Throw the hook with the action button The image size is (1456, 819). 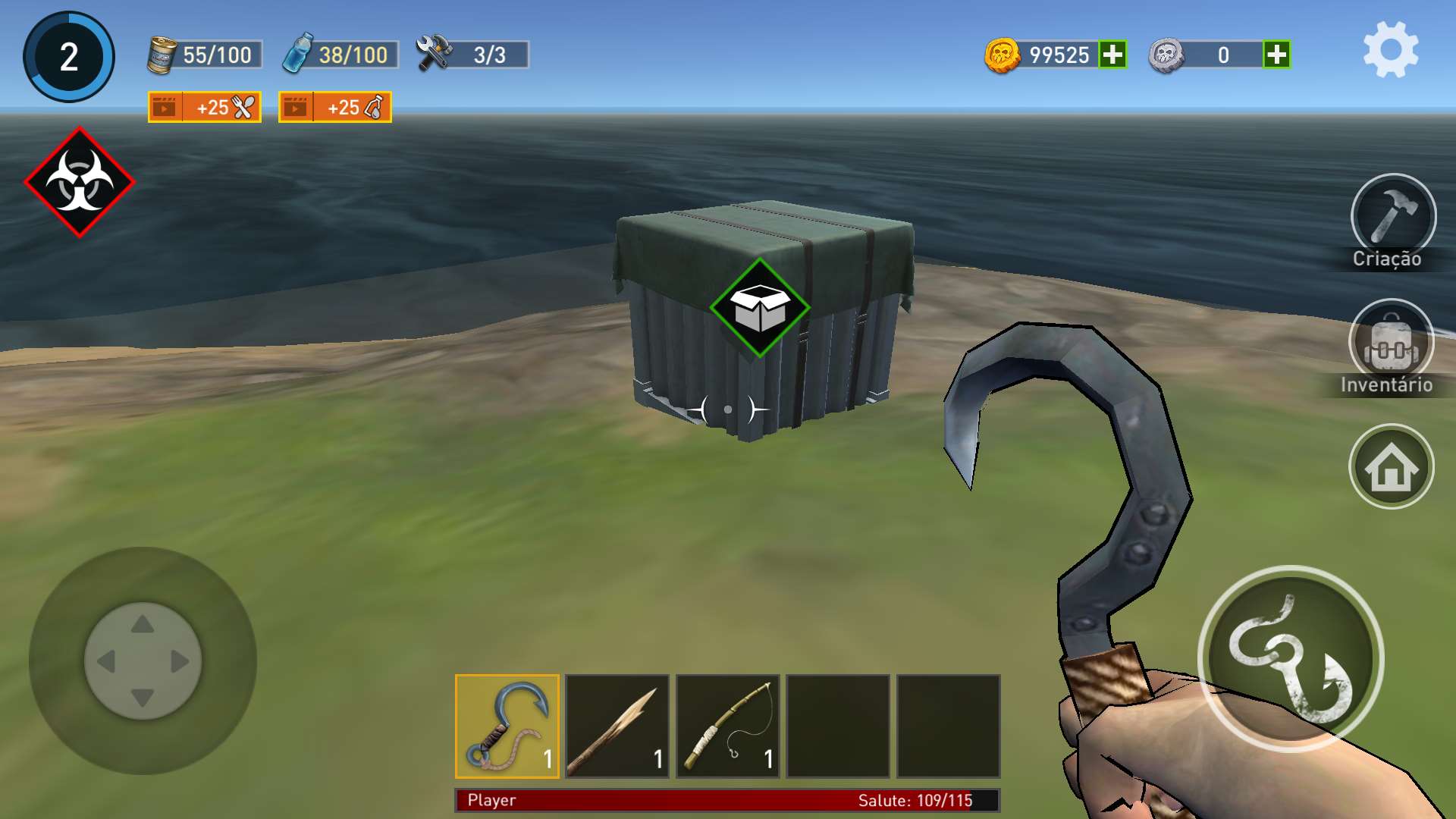[x=1290, y=658]
